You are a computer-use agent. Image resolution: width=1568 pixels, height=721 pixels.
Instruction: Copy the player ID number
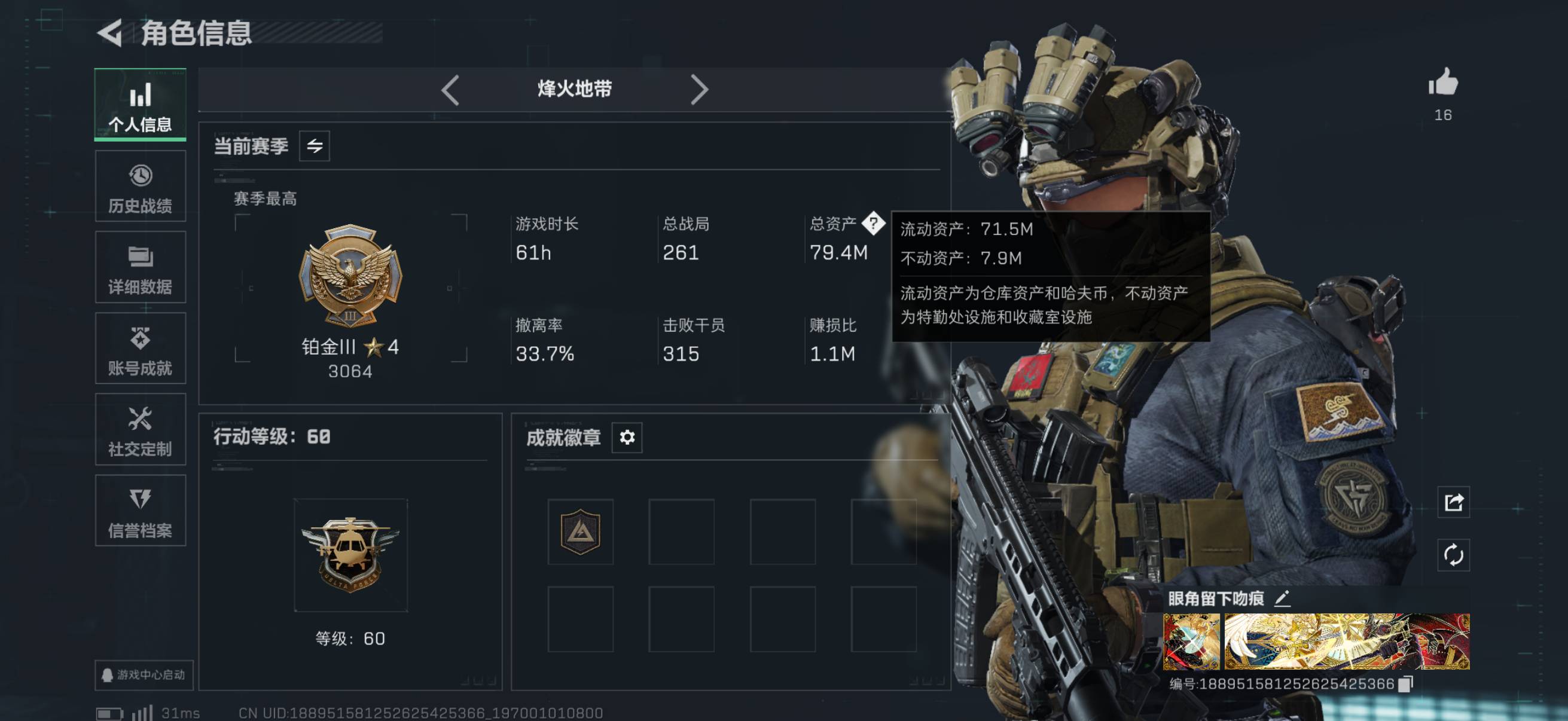1405,685
